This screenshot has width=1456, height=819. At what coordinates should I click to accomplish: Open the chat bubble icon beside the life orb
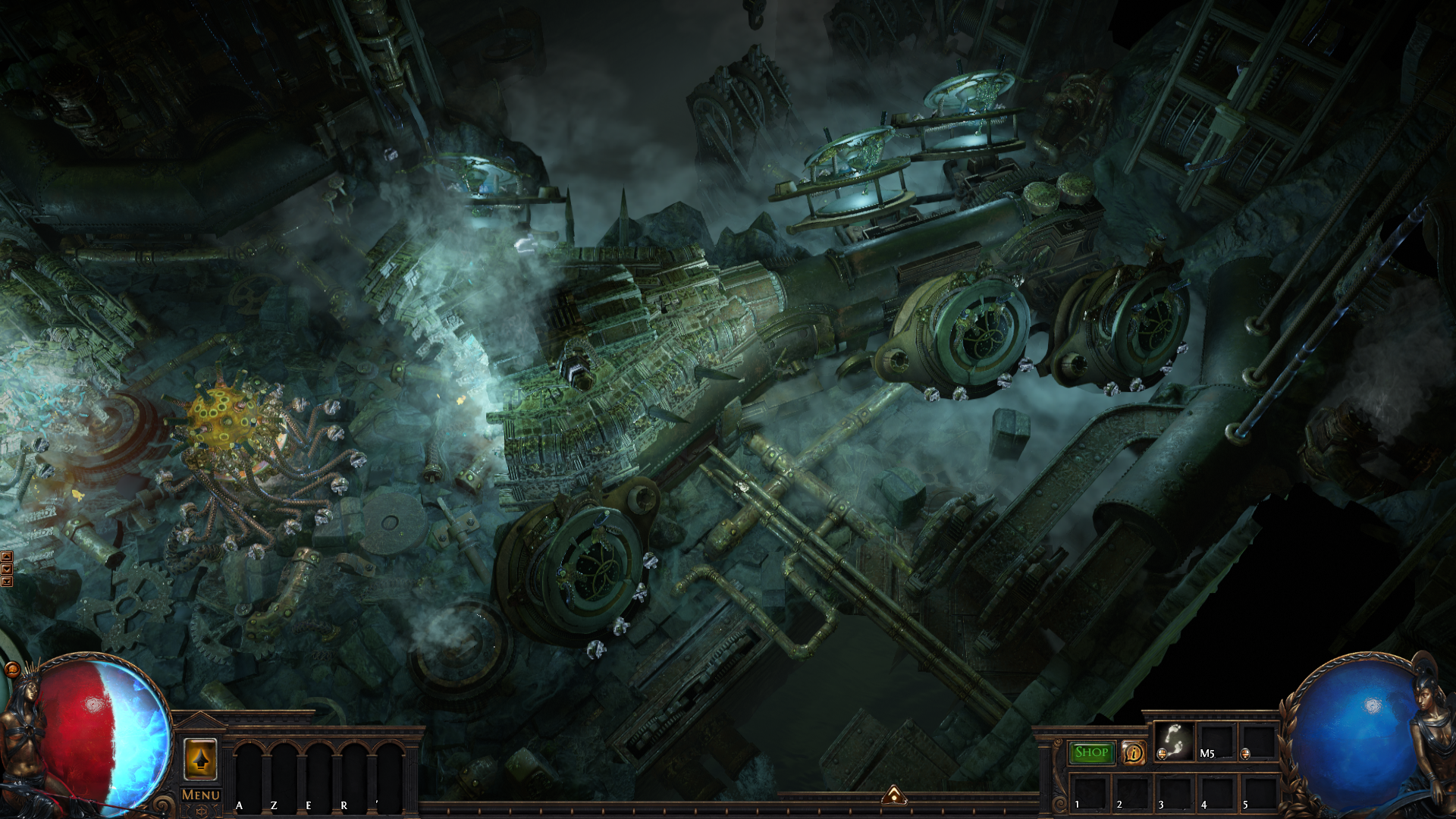point(12,669)
